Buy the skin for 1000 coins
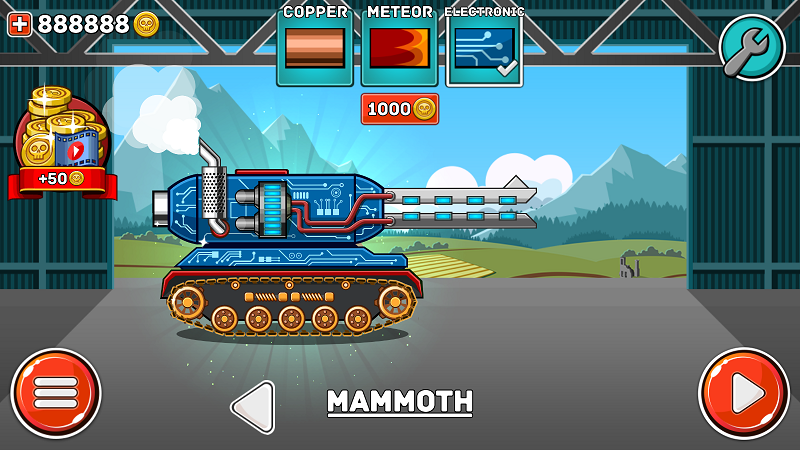The width and height of the screenshot is (800, 450). click(399, 108)
